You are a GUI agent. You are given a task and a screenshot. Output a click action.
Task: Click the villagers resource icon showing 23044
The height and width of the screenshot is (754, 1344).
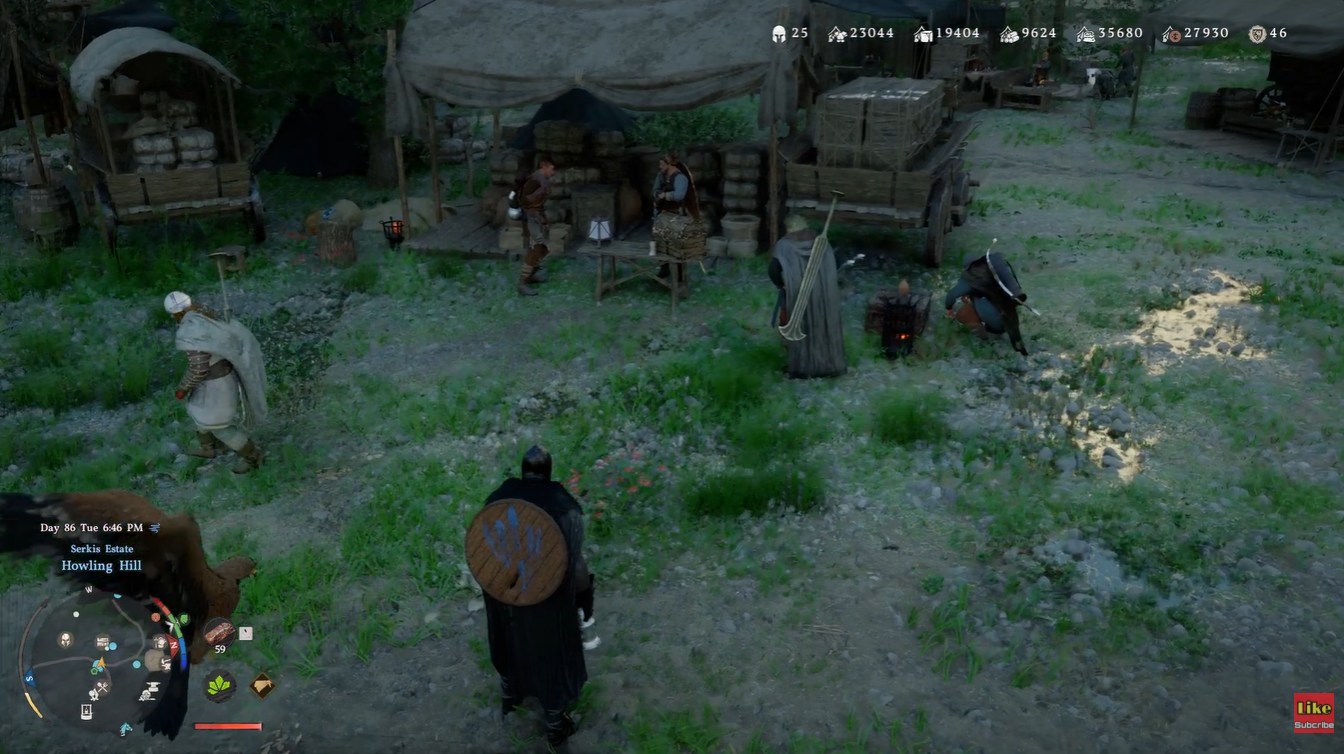click(x=836, y=33)
